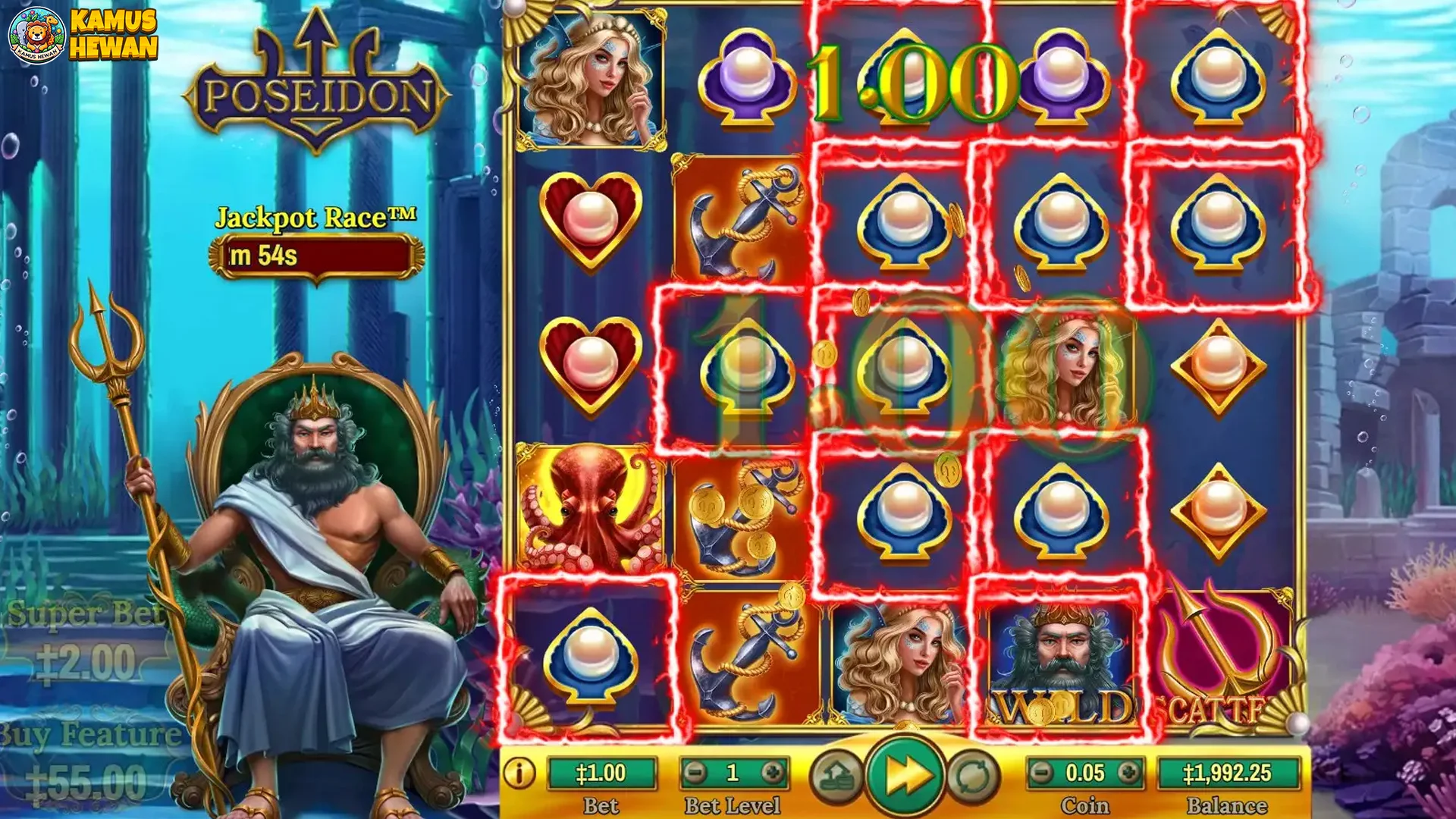
Task: Click the max bet coins button
Action: [836, 776]
